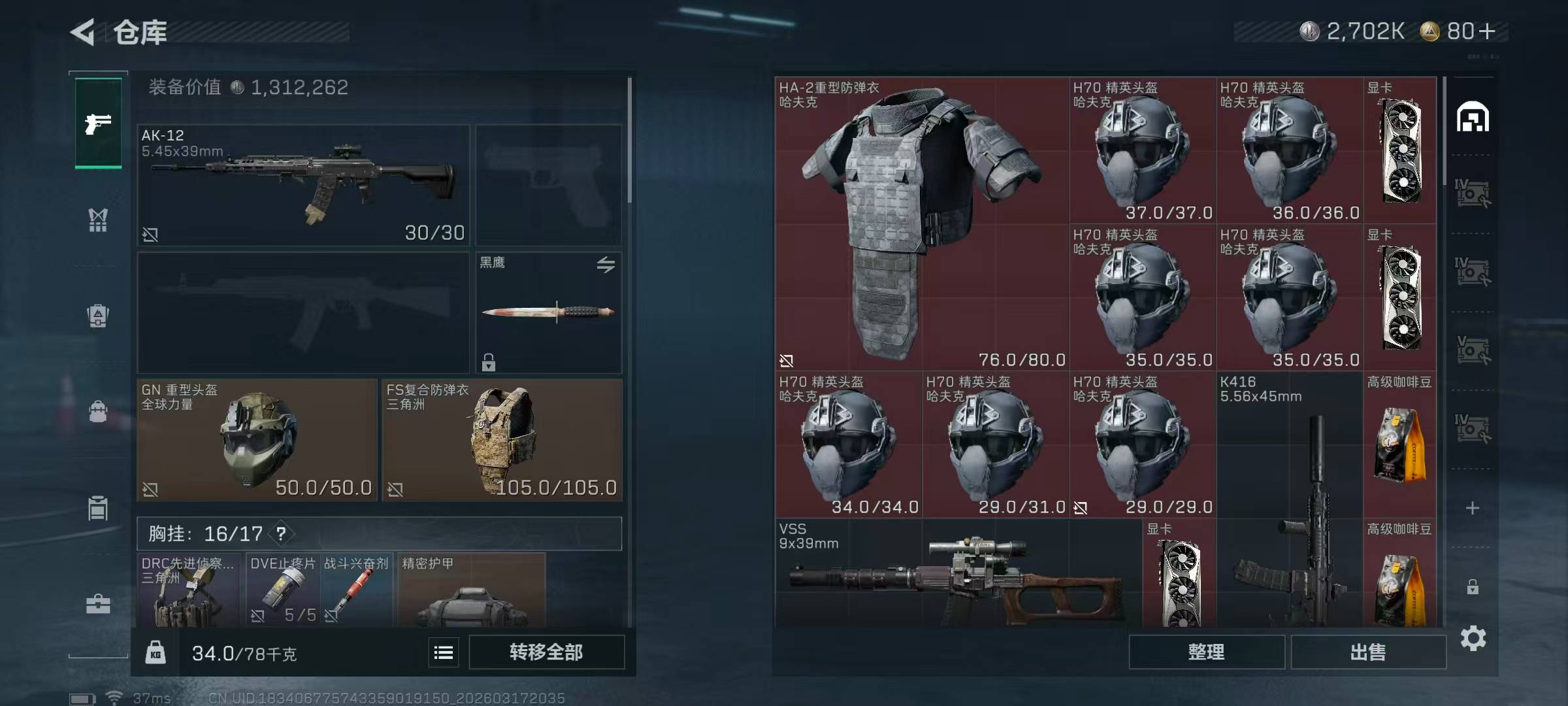
Task: Open the chest rig capacity help question mark
Action: pos(281,534)
